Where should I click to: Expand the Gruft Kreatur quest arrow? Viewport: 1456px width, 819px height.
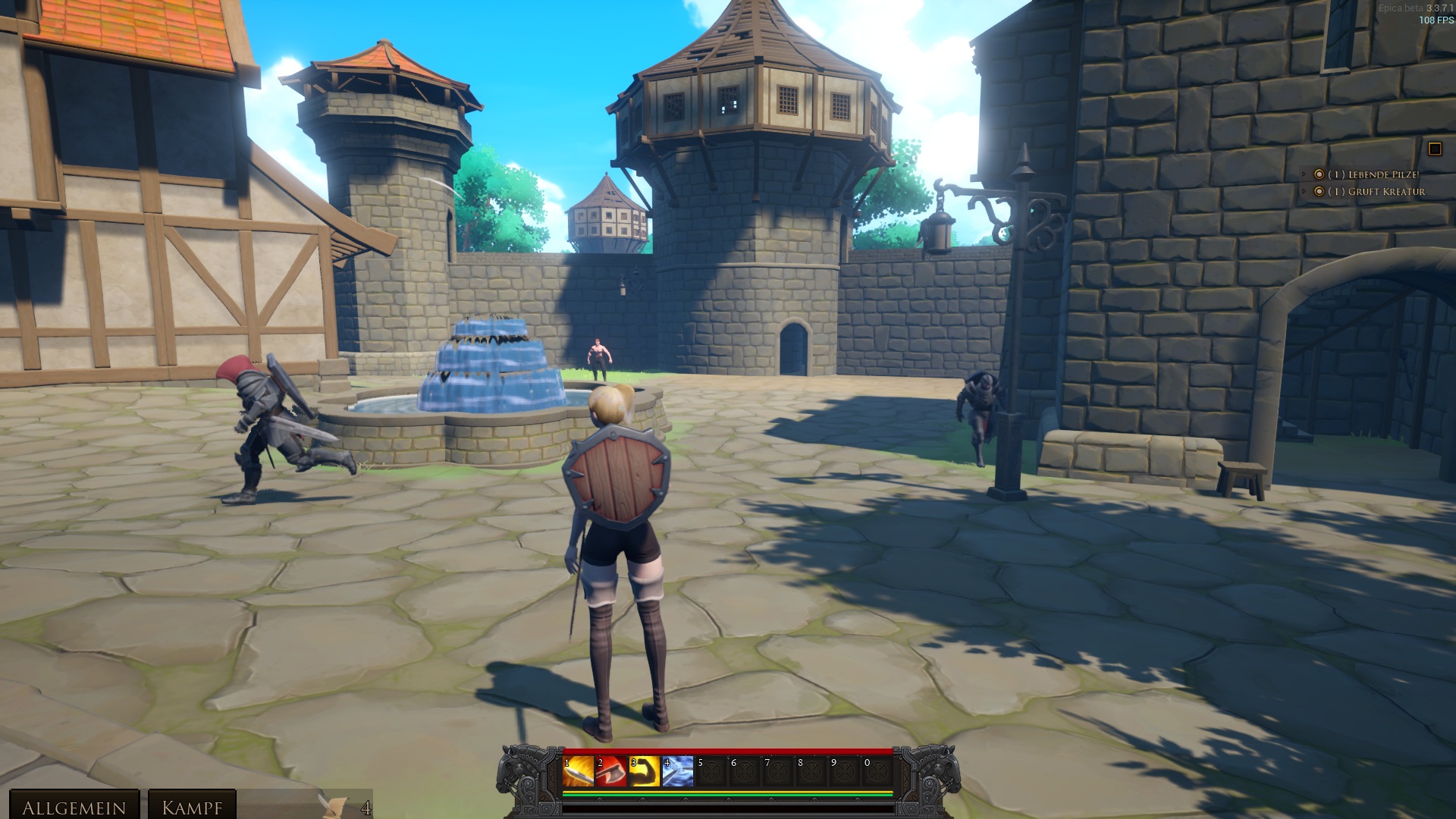click(1304, 192)
